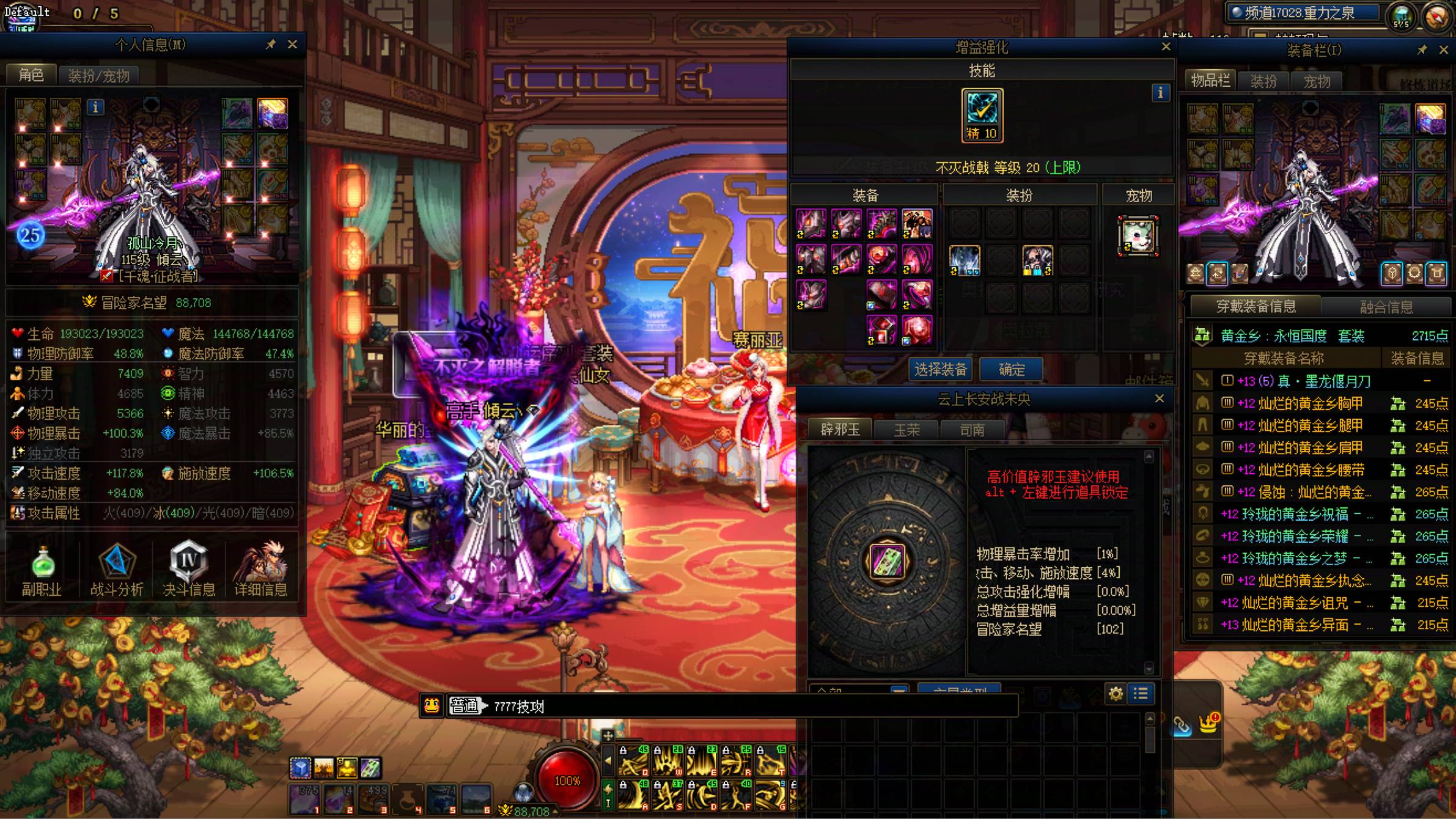1456x819 pixels.
Task: Confirm with the 确定 button
Action: pos(1011,369)
